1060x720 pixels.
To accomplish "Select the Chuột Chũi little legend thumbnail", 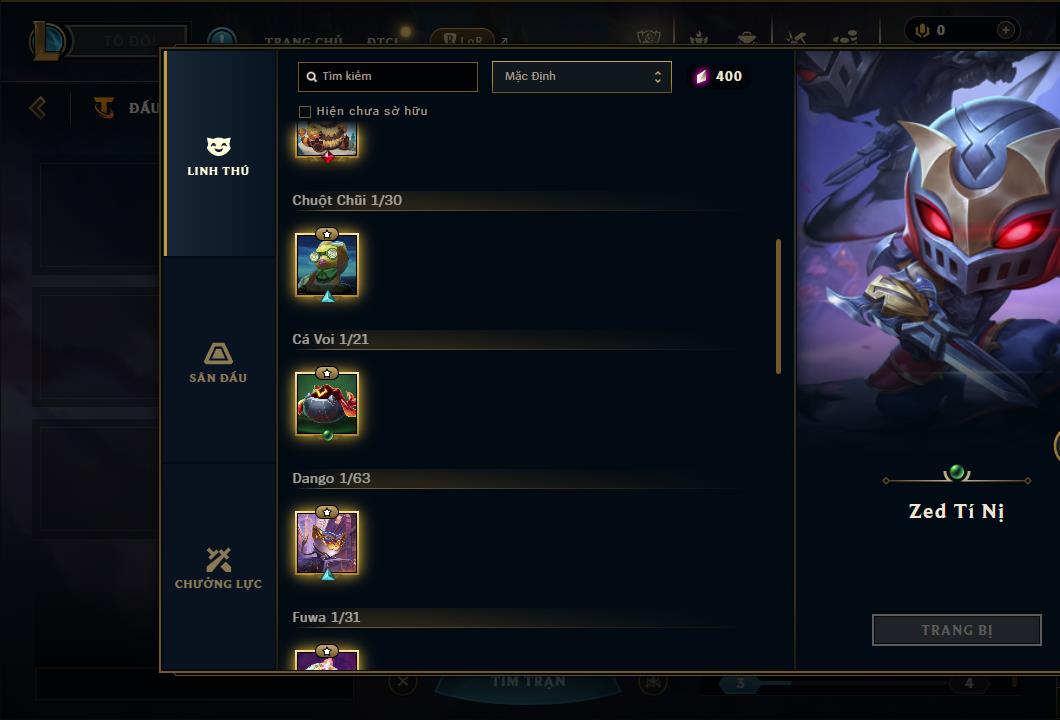I will point(327,265).
